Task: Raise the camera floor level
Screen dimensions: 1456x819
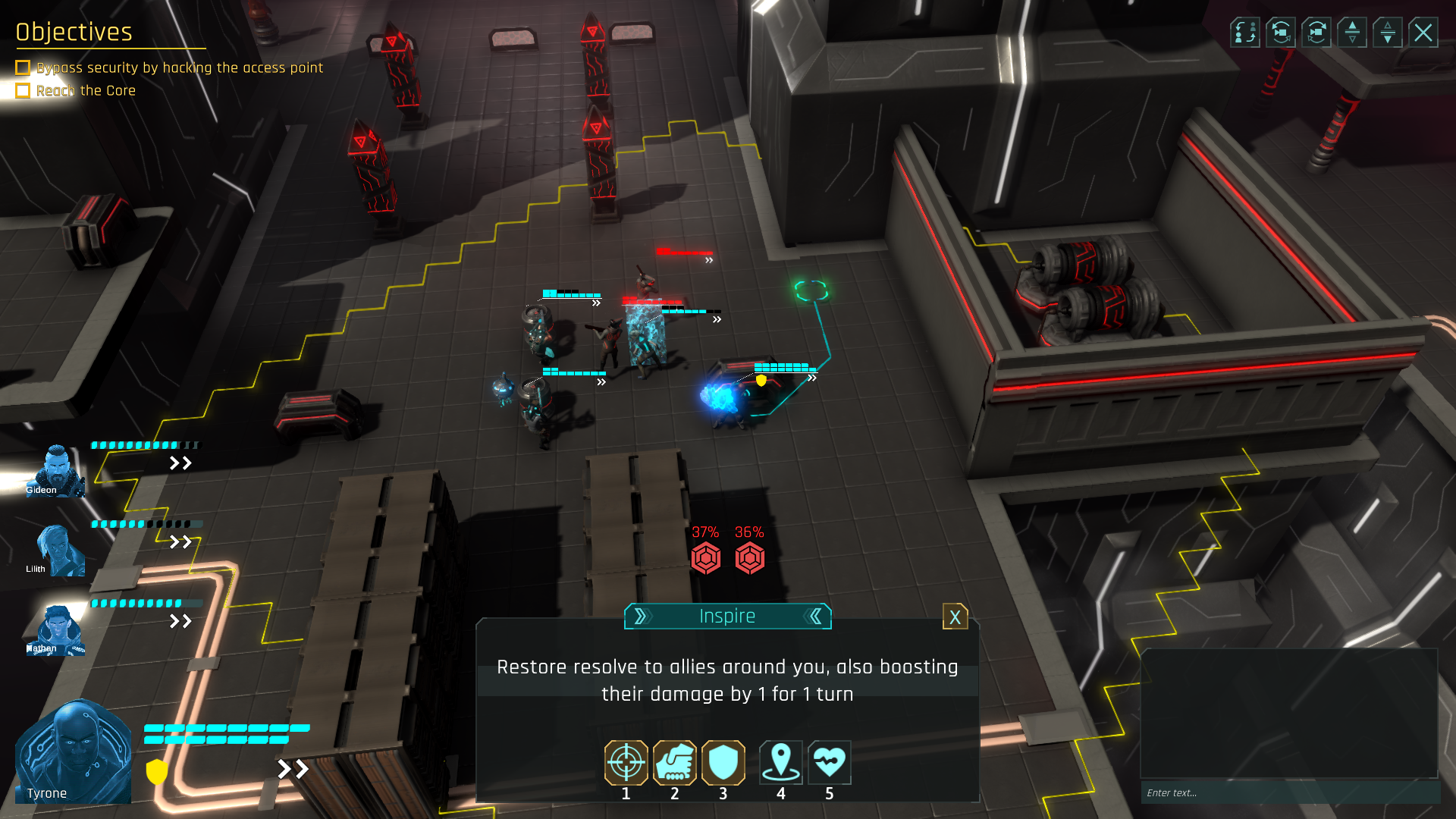Action: pyautogui.click(x=1352, y=33)
